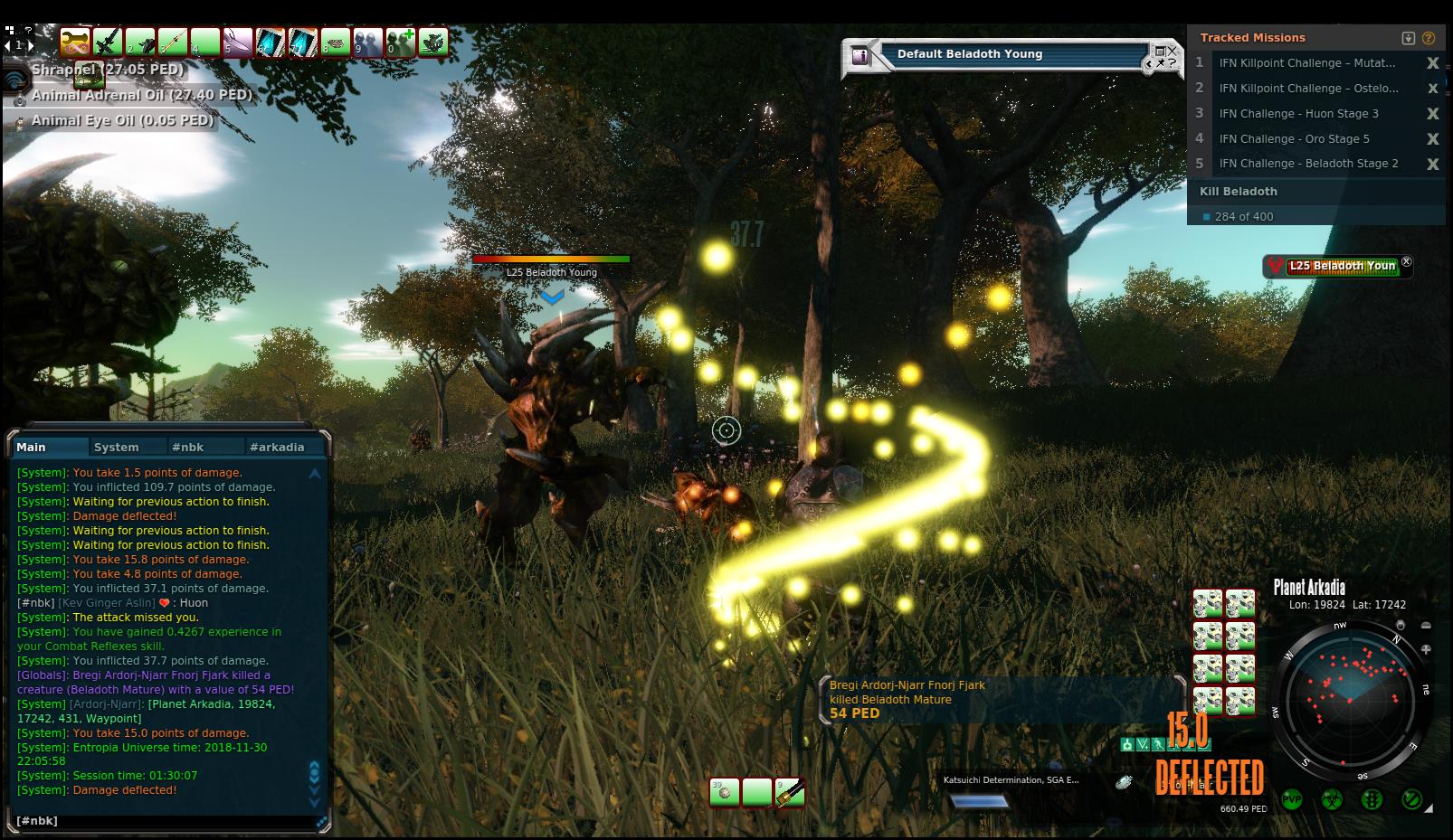Viewport: 1453px width, 840px height.
Task: Select the Oro Stage 5 mission row
Action: [x=1294, y=138]
